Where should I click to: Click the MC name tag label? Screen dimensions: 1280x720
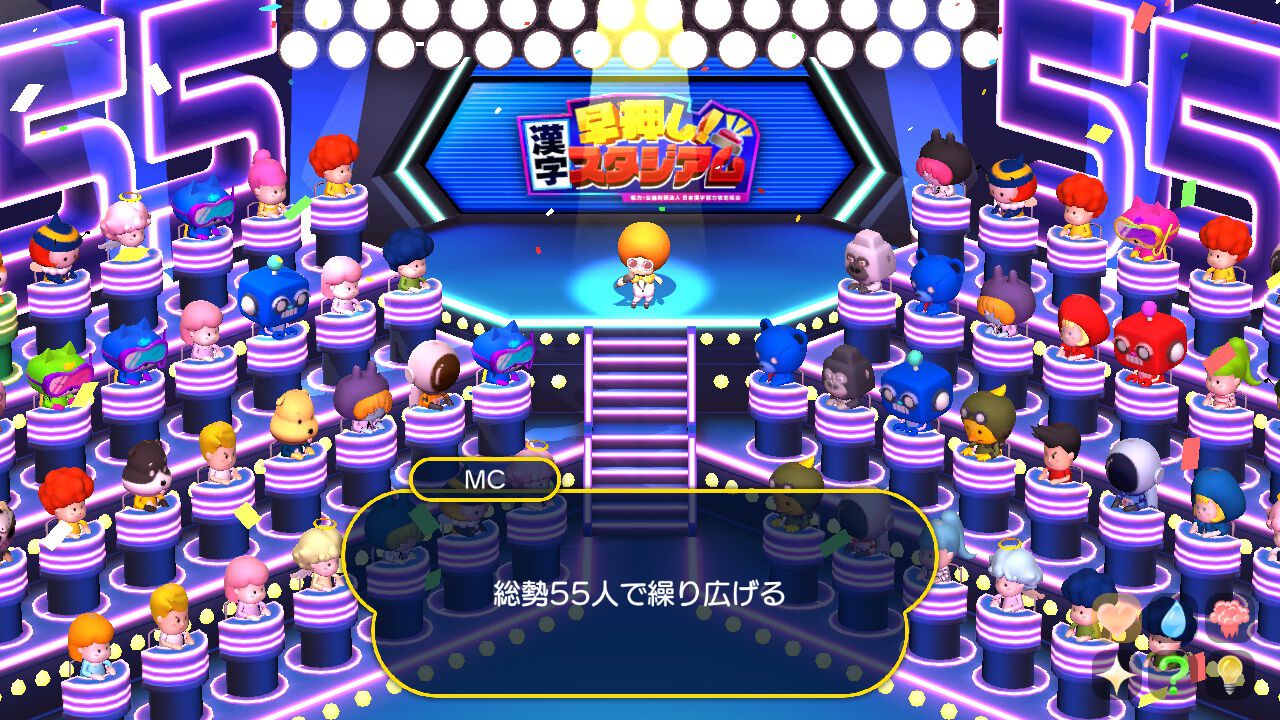[484, 479]
